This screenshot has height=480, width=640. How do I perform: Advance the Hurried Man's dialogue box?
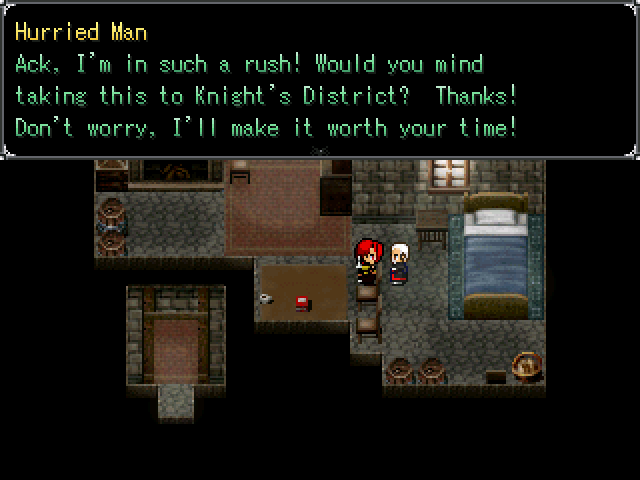click(x=320, y=80)
